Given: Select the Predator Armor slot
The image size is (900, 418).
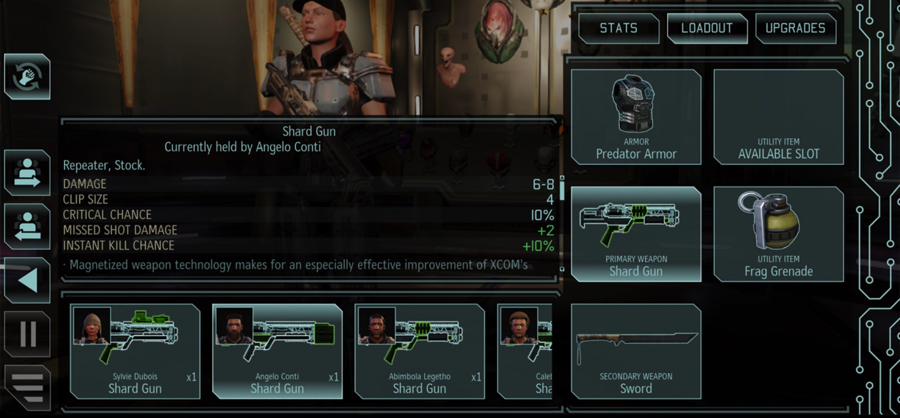Looking at the screenshot, I should pos(636,118).
